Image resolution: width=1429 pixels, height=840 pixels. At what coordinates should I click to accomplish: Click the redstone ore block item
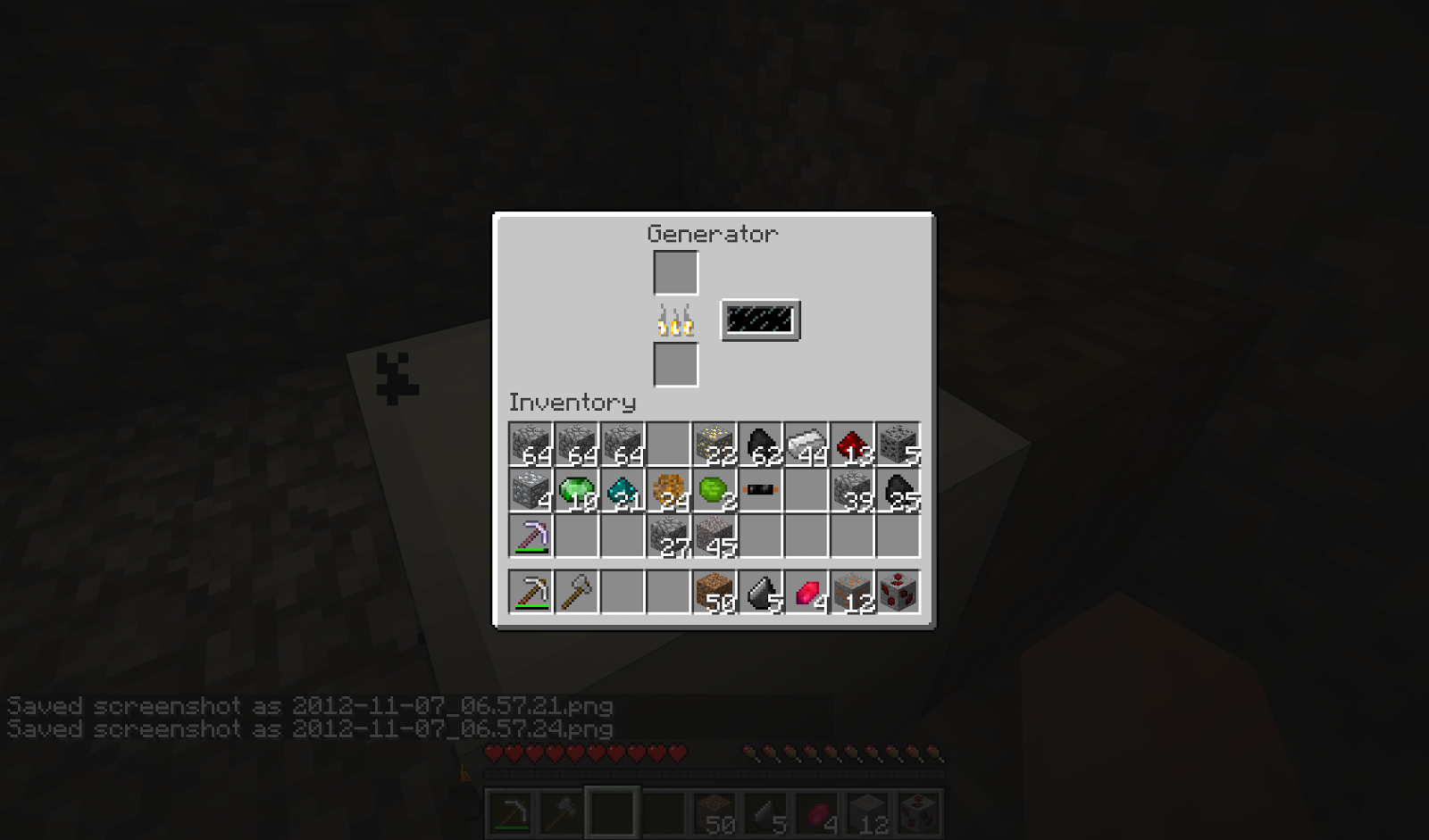(899, 592)
